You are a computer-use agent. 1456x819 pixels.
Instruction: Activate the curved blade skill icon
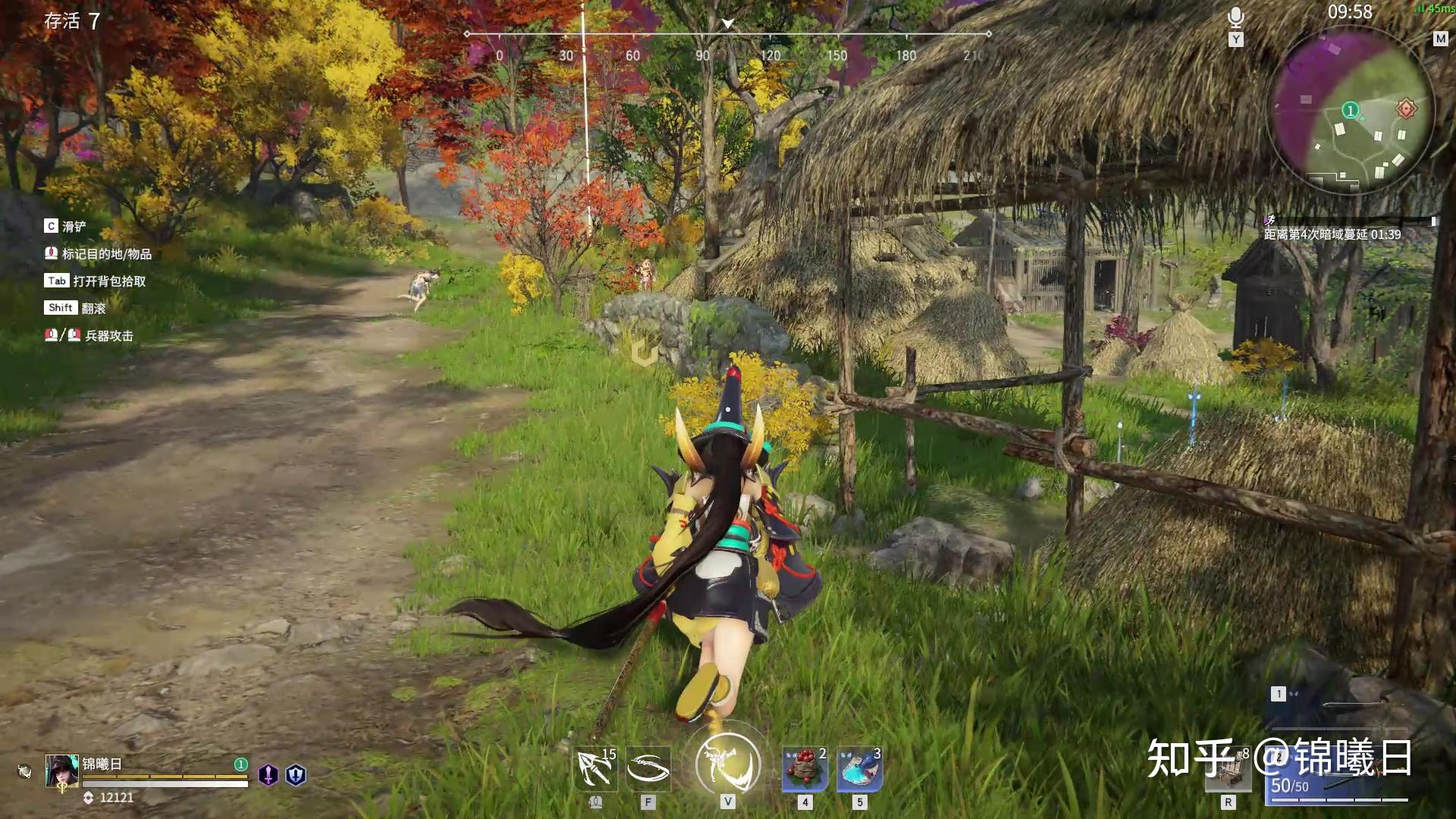[x=648, y=769]
